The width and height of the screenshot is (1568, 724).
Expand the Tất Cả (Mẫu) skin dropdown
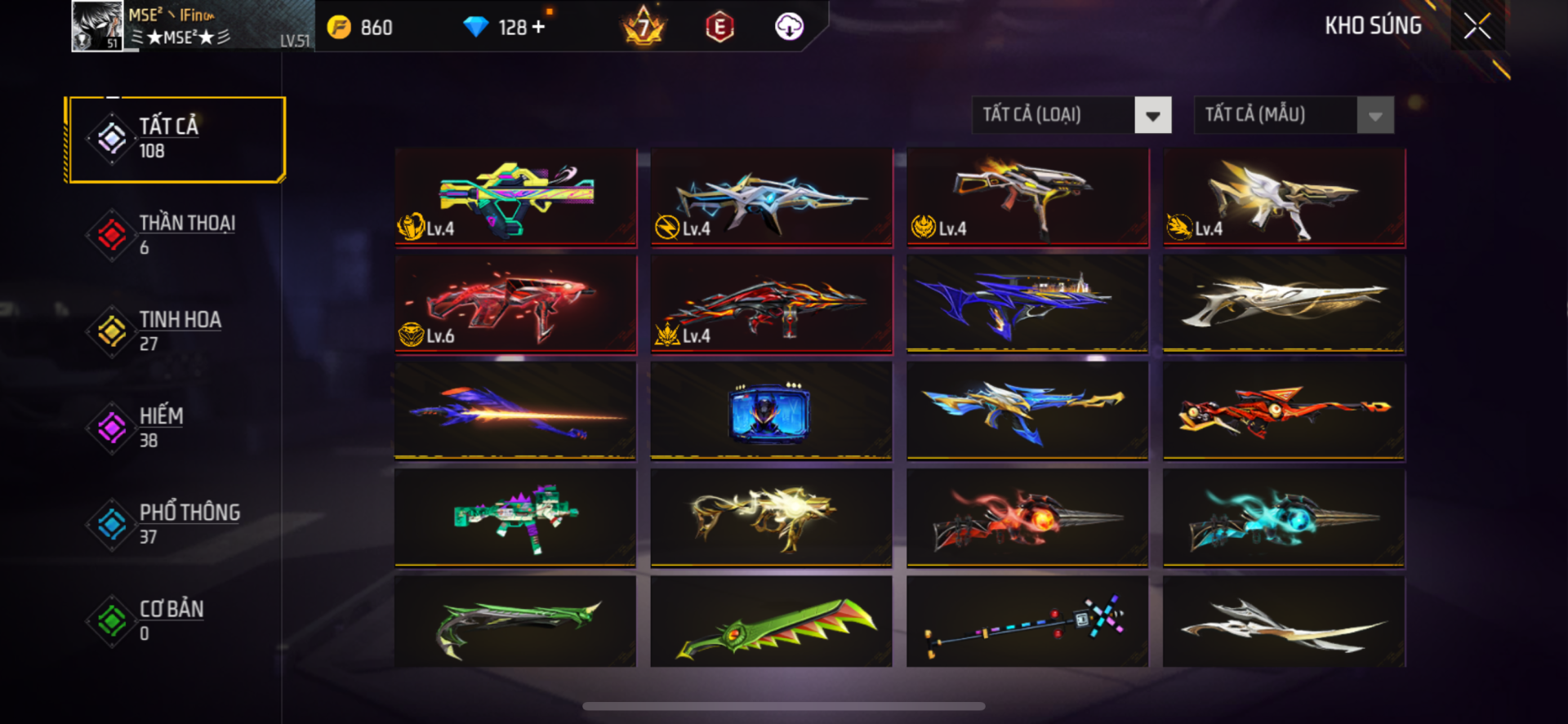(1374, 115)
